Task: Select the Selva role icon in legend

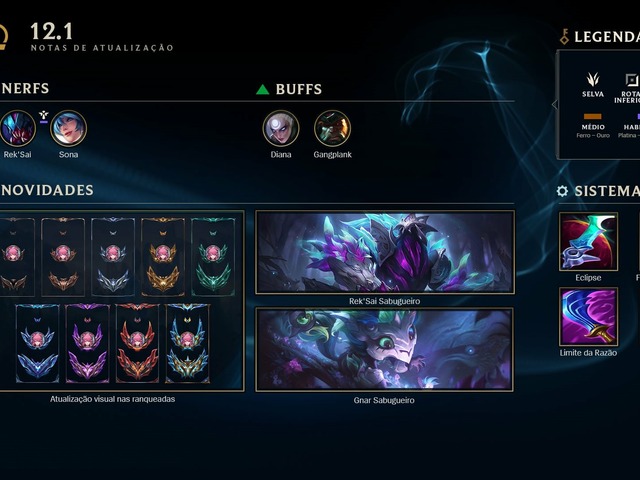Action: click(593, 80)
